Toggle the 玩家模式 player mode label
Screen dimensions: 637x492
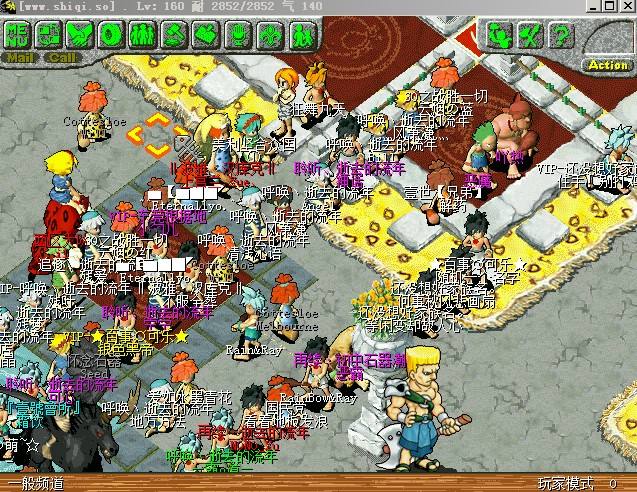coord(565,484)
